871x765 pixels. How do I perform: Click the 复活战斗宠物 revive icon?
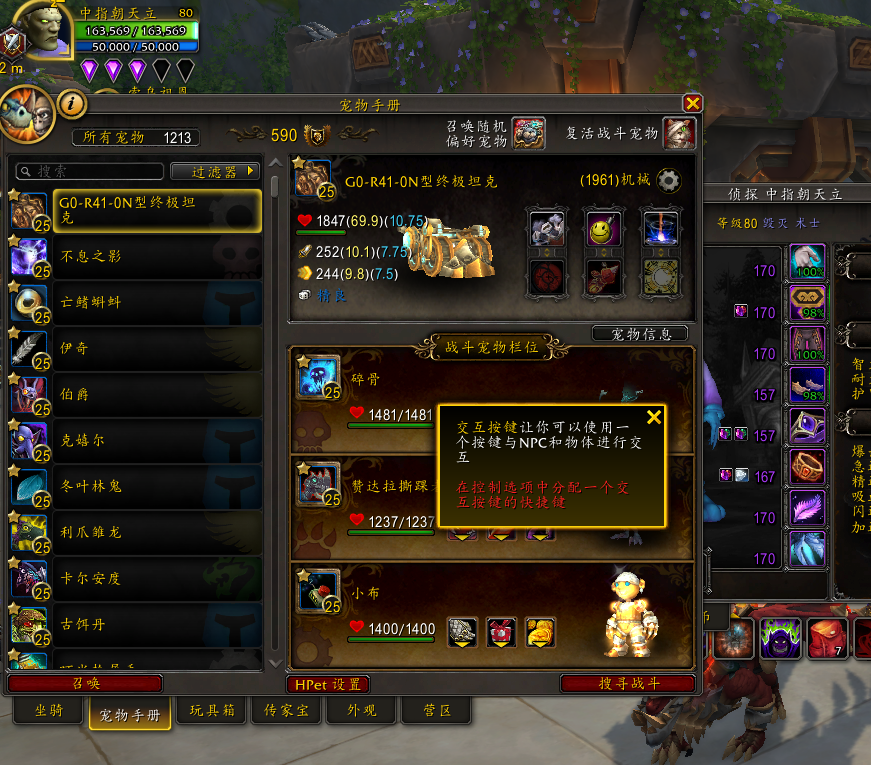click(679, 133)
